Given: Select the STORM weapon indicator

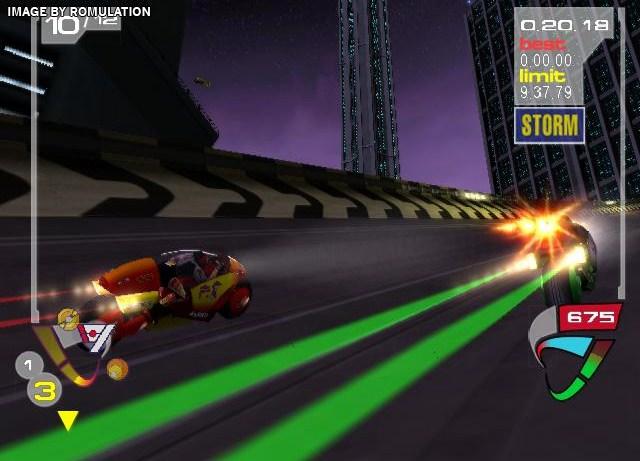Looking at the screenshot, I should tap(549, 124).
